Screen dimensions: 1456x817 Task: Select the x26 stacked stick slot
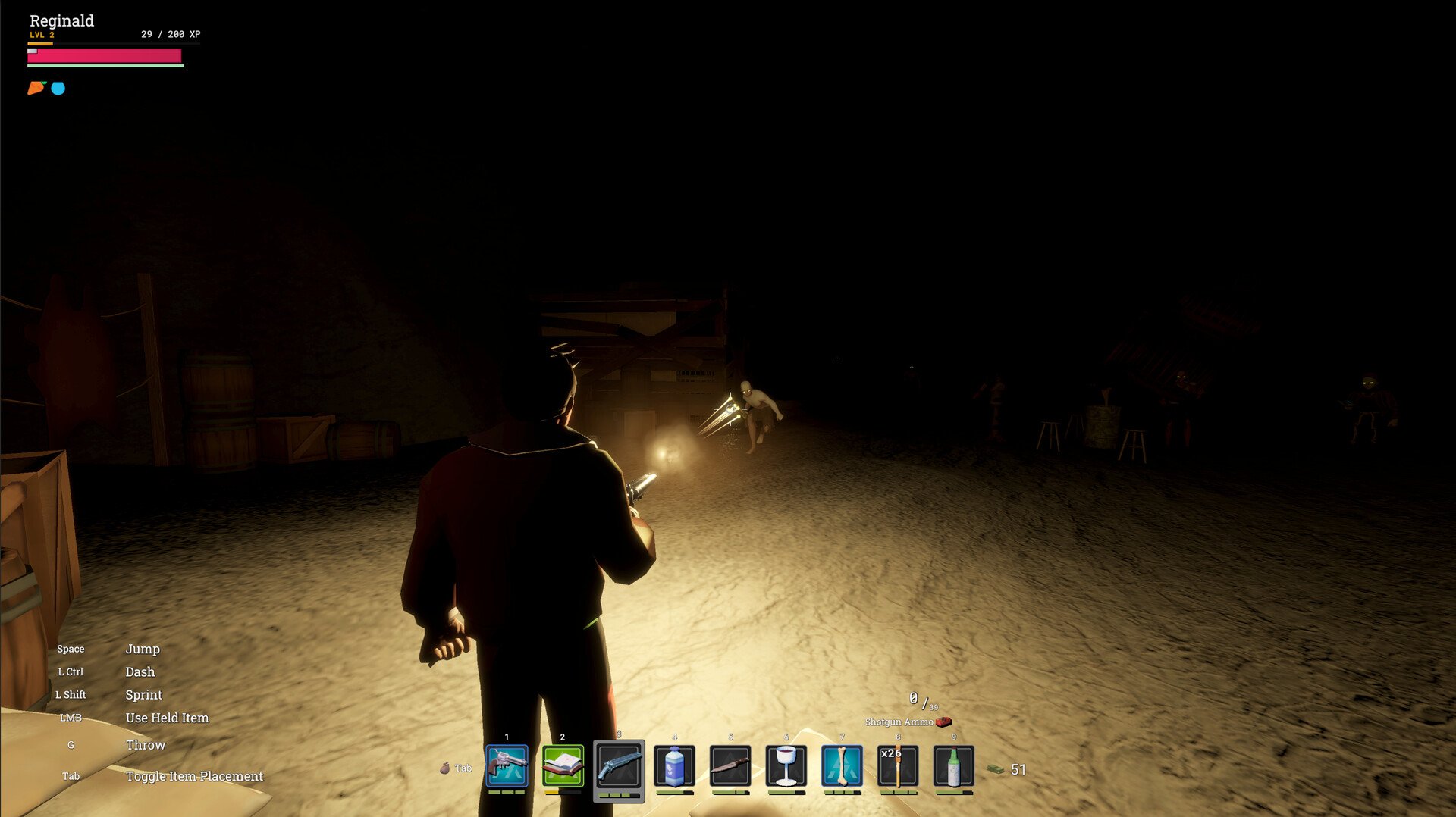pos(898,766)
